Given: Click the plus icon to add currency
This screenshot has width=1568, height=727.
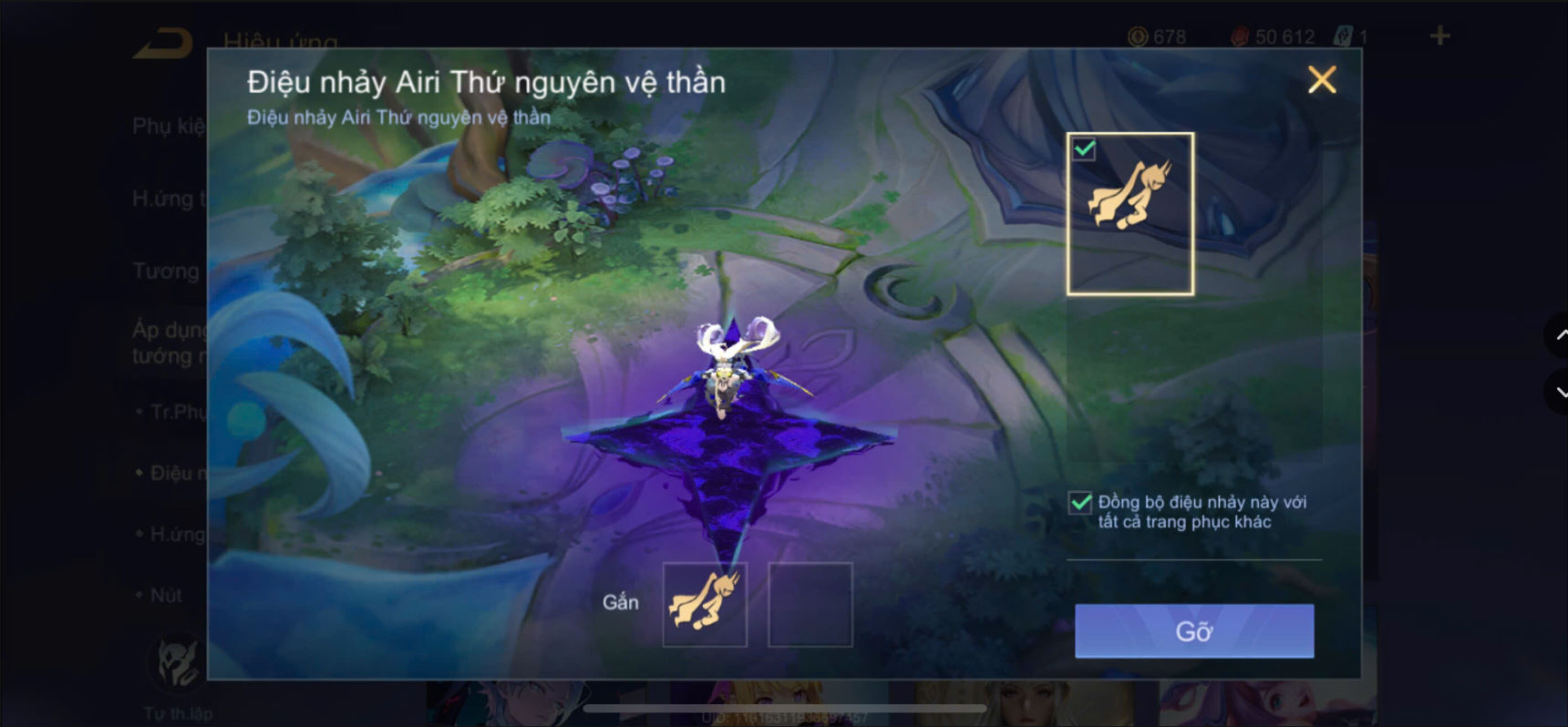Looking at the screenshot, I should [x=1439, y=35].
